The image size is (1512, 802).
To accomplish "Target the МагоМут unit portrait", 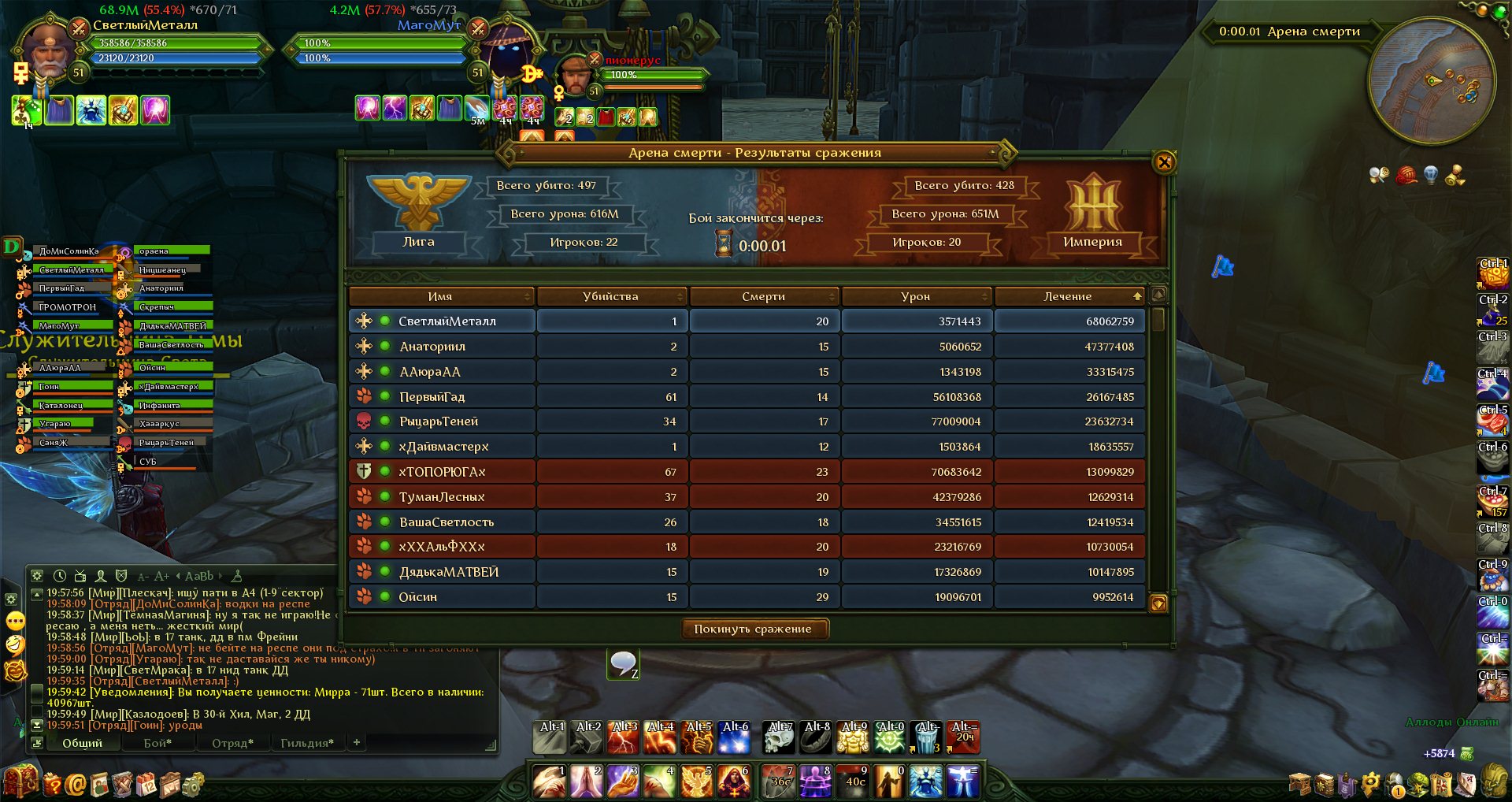I will 509,57.
